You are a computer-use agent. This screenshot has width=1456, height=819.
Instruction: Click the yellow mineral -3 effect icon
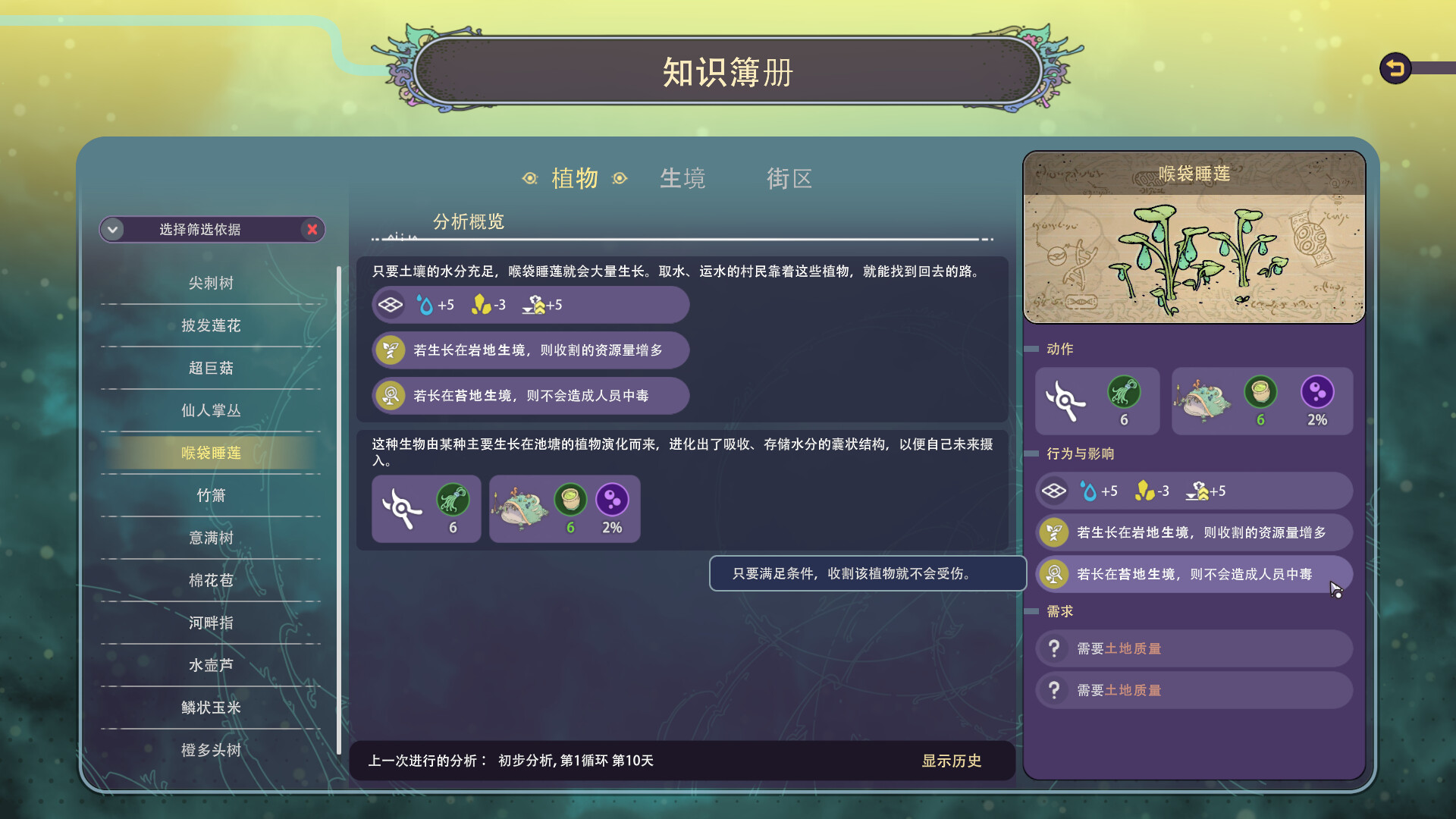(x=1145, y=490)
